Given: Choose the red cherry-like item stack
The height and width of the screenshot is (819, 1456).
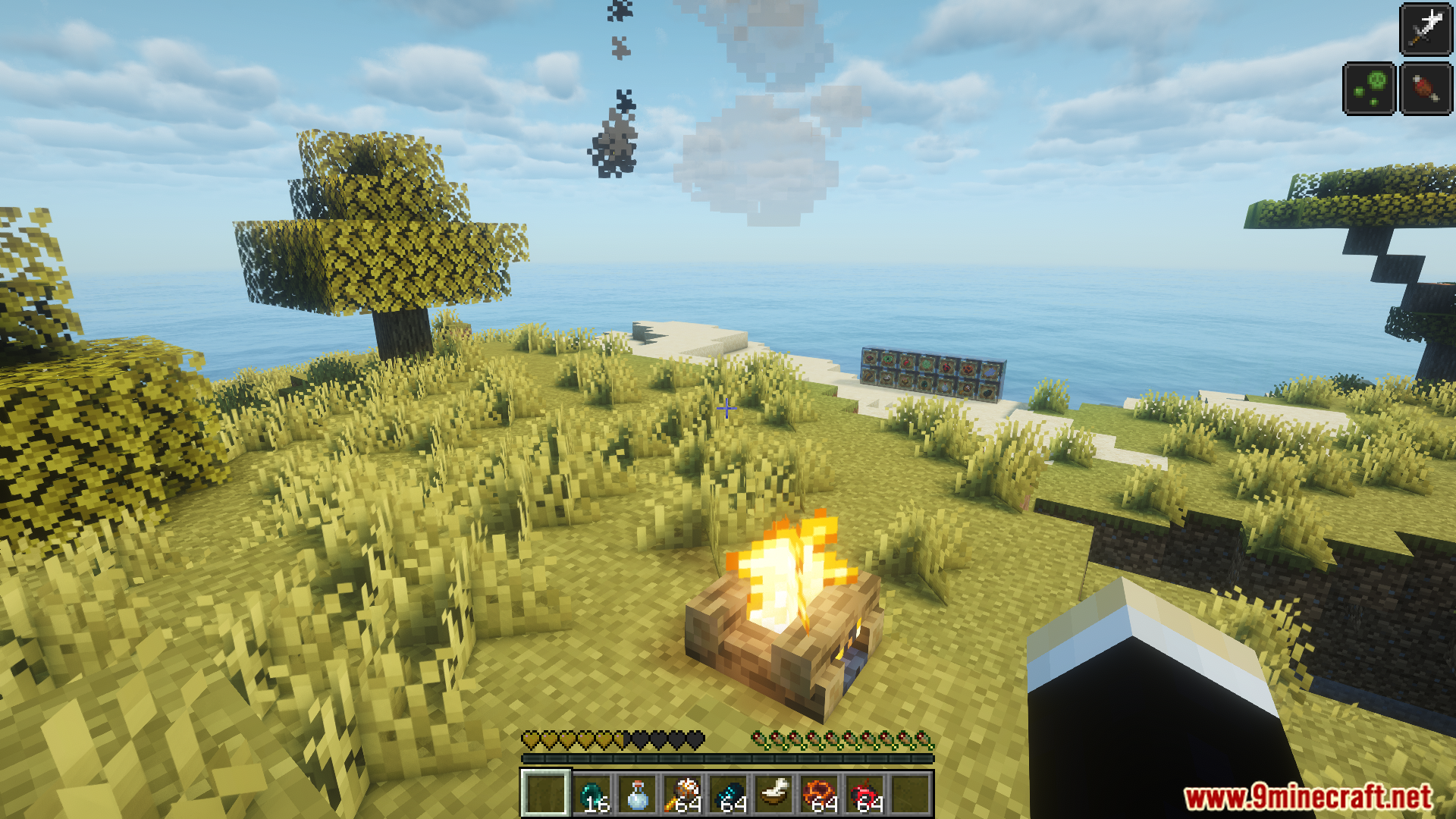Looking at the screenshot, I should coord(865,794).
